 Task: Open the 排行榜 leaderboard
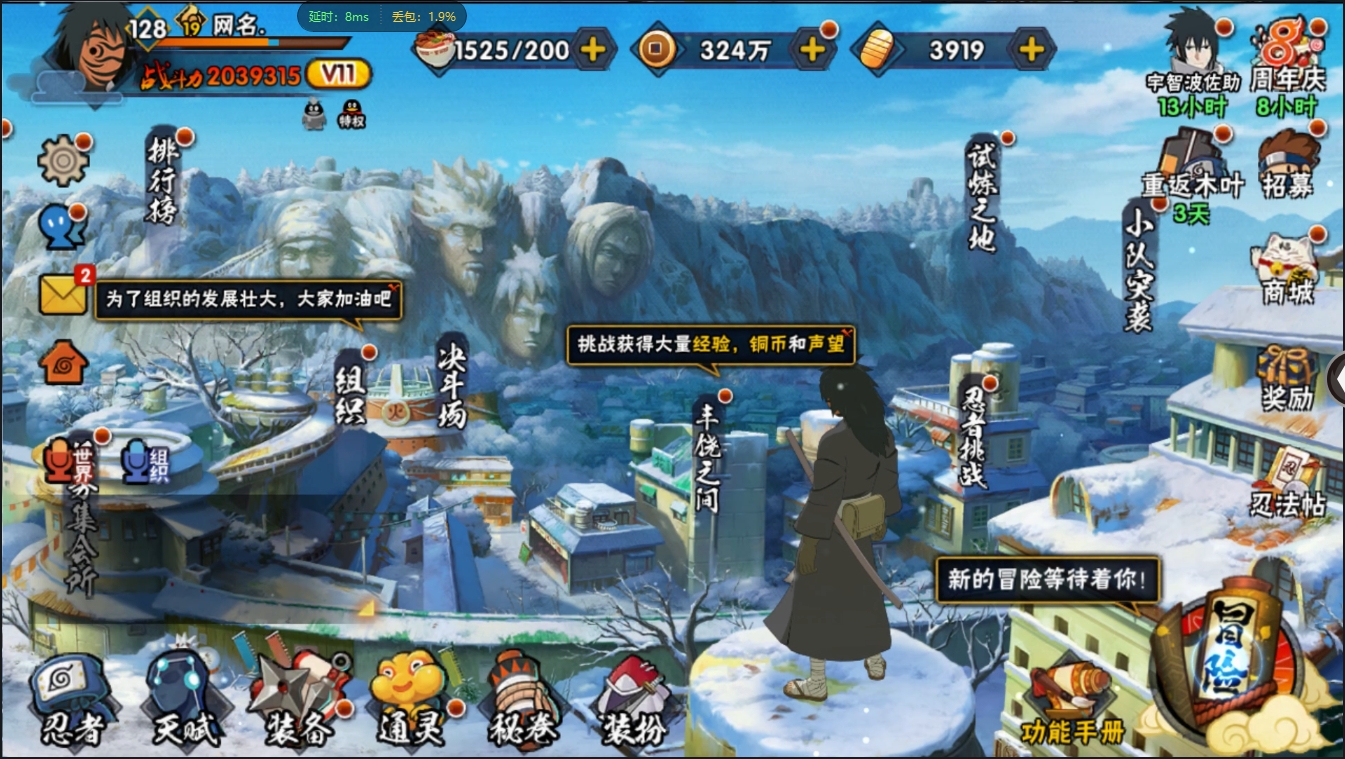163,181
